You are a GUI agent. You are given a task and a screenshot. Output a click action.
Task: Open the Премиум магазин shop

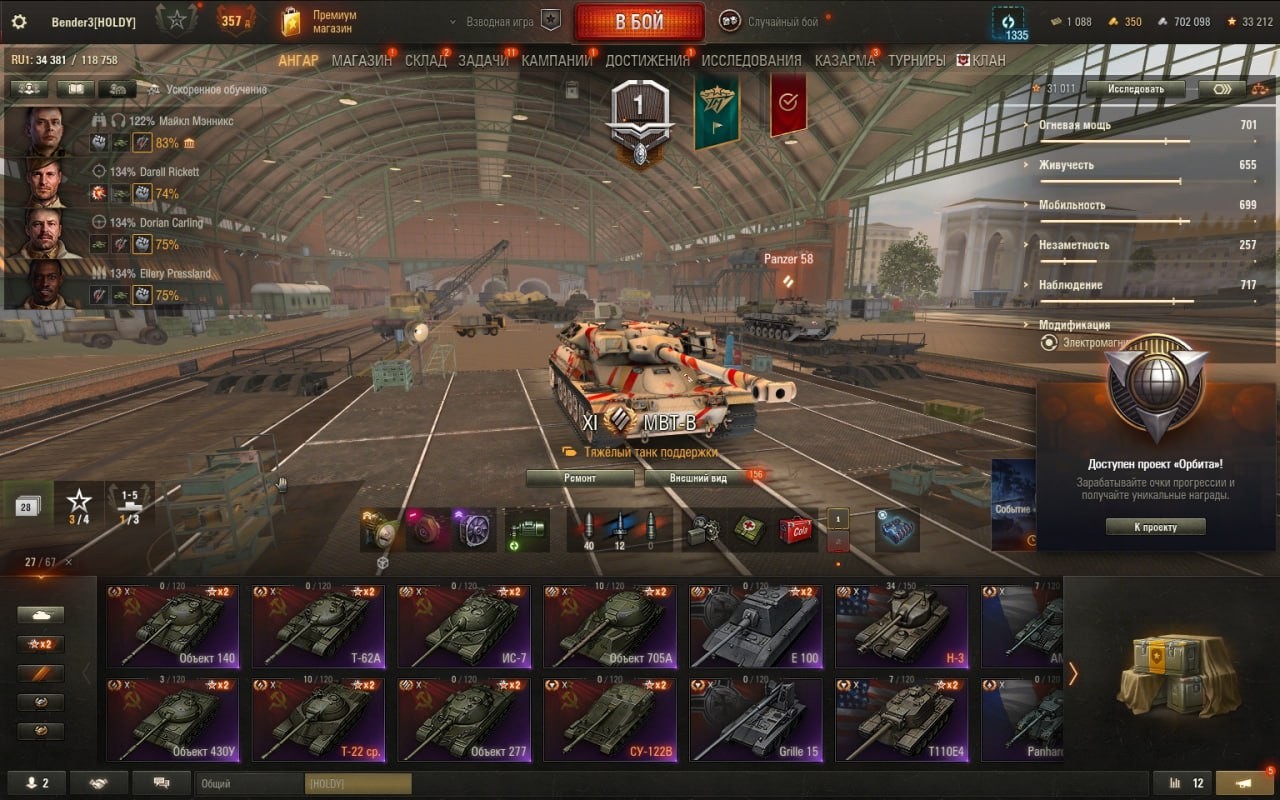(322, 22)
